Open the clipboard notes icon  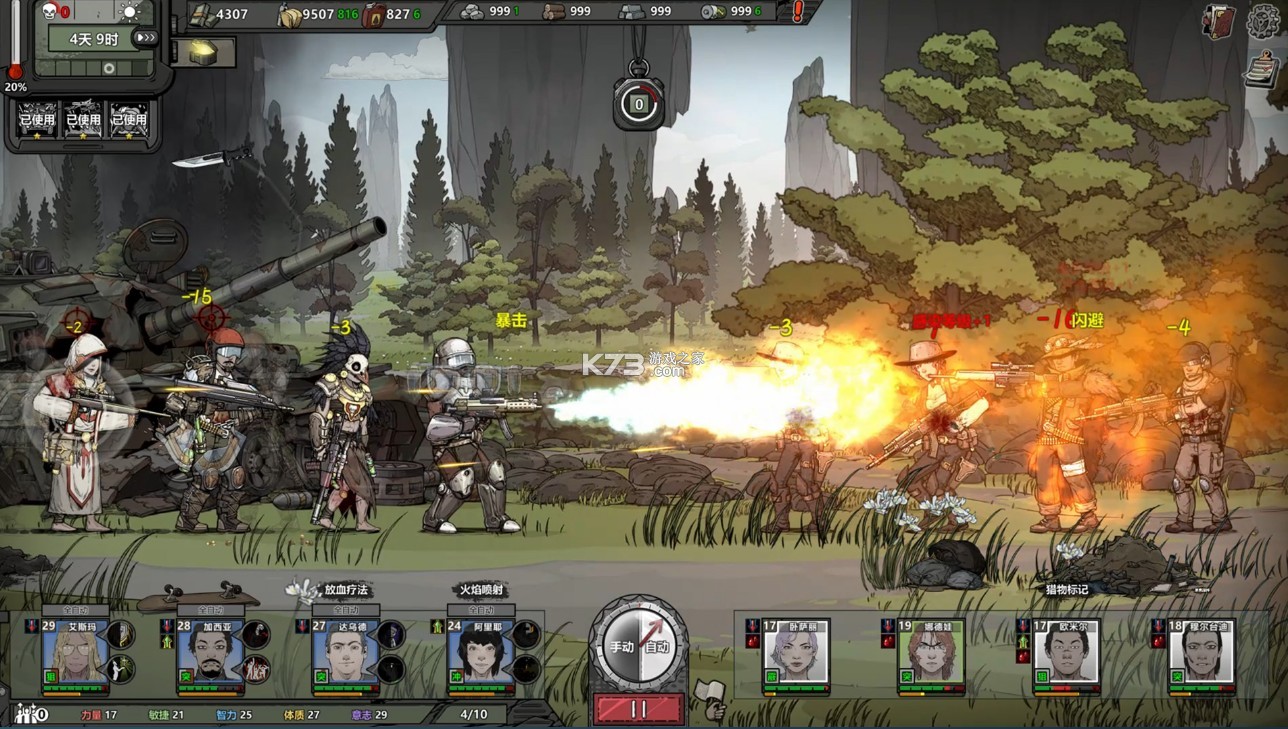(x=1262, y=68)
